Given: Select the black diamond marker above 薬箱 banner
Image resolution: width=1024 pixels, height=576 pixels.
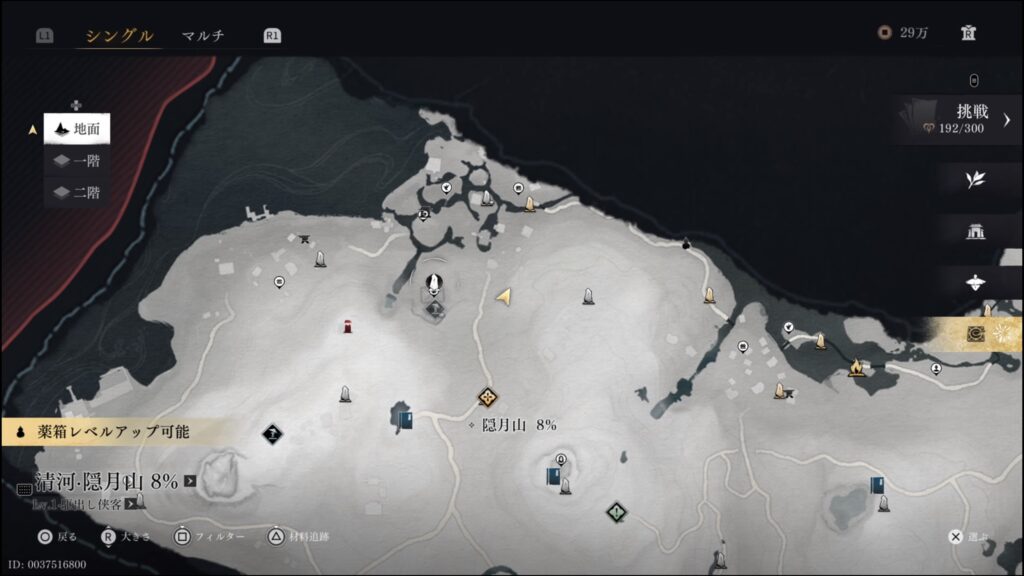Looking at the screenshot, I should point(273,432).
